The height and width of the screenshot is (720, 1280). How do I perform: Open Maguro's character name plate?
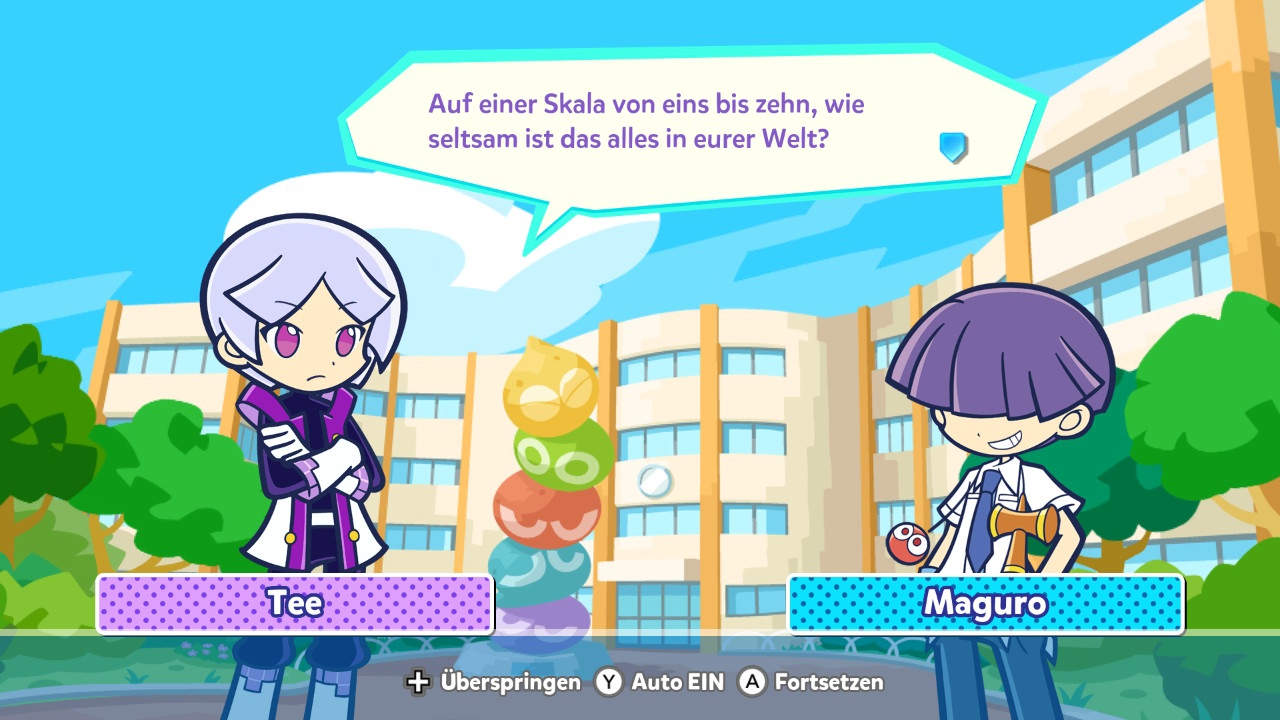point(985,603)
